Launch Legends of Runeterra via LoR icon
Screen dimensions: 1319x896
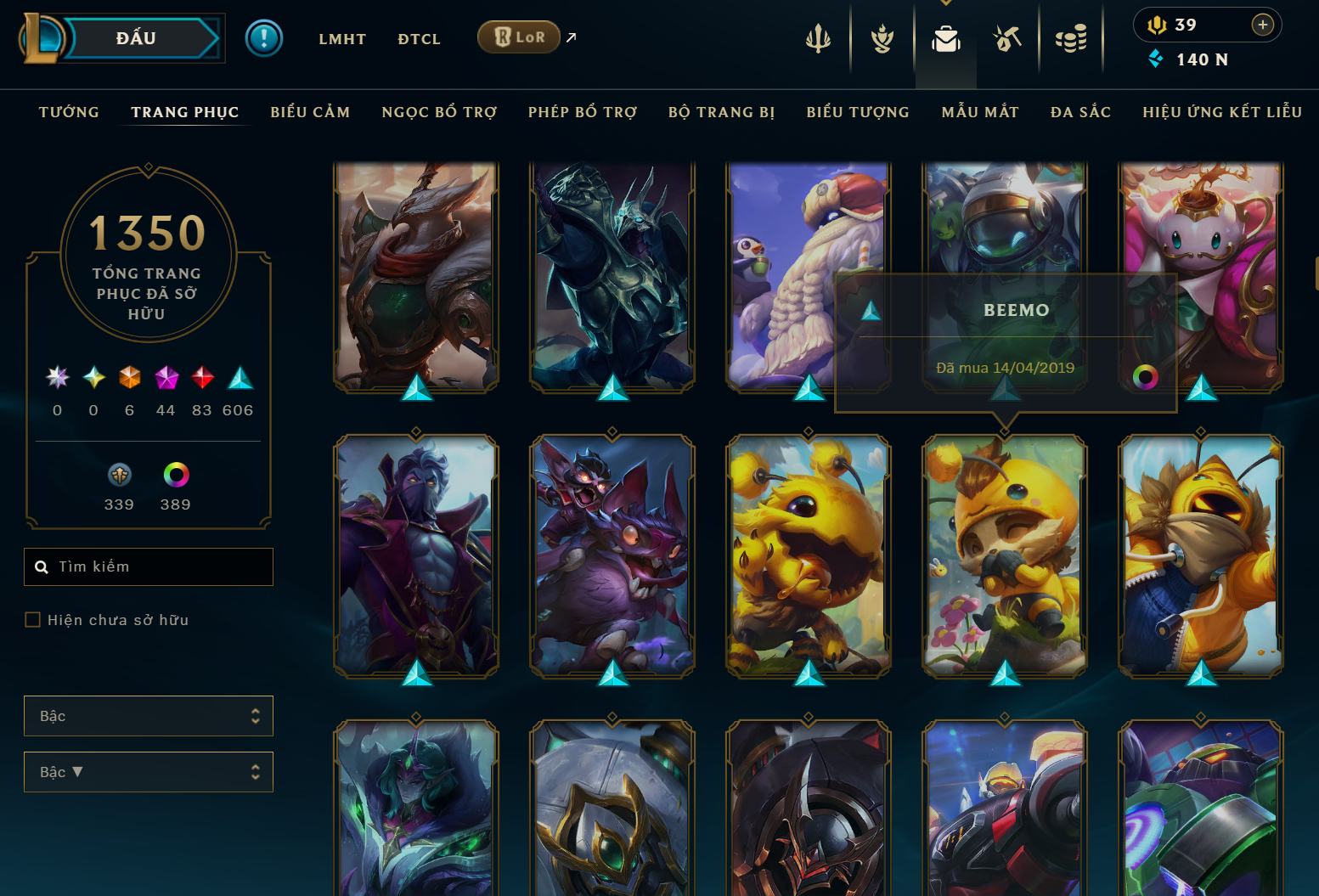point(518,37)
